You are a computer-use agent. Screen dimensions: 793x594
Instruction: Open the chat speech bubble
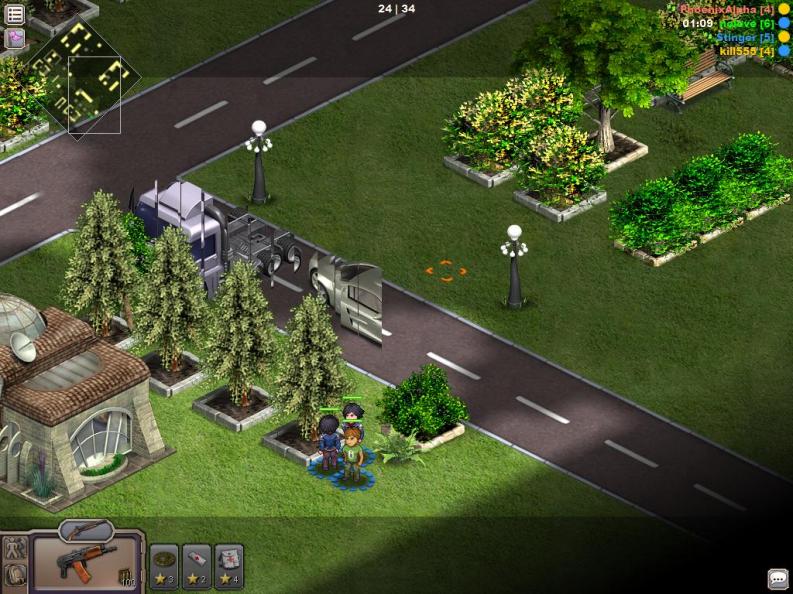click(777, 579)
